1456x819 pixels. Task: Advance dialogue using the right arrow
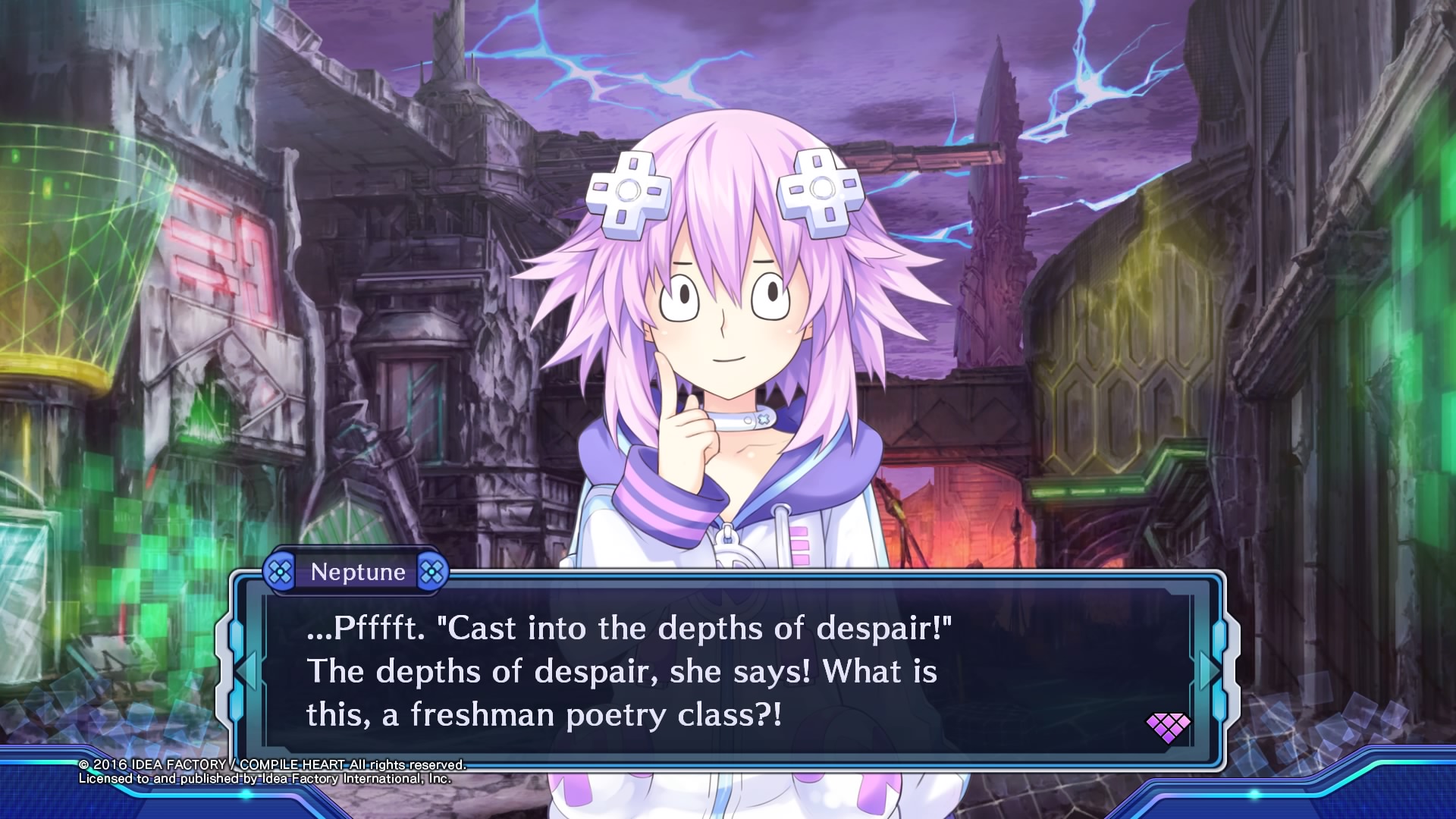(1209, 670)
